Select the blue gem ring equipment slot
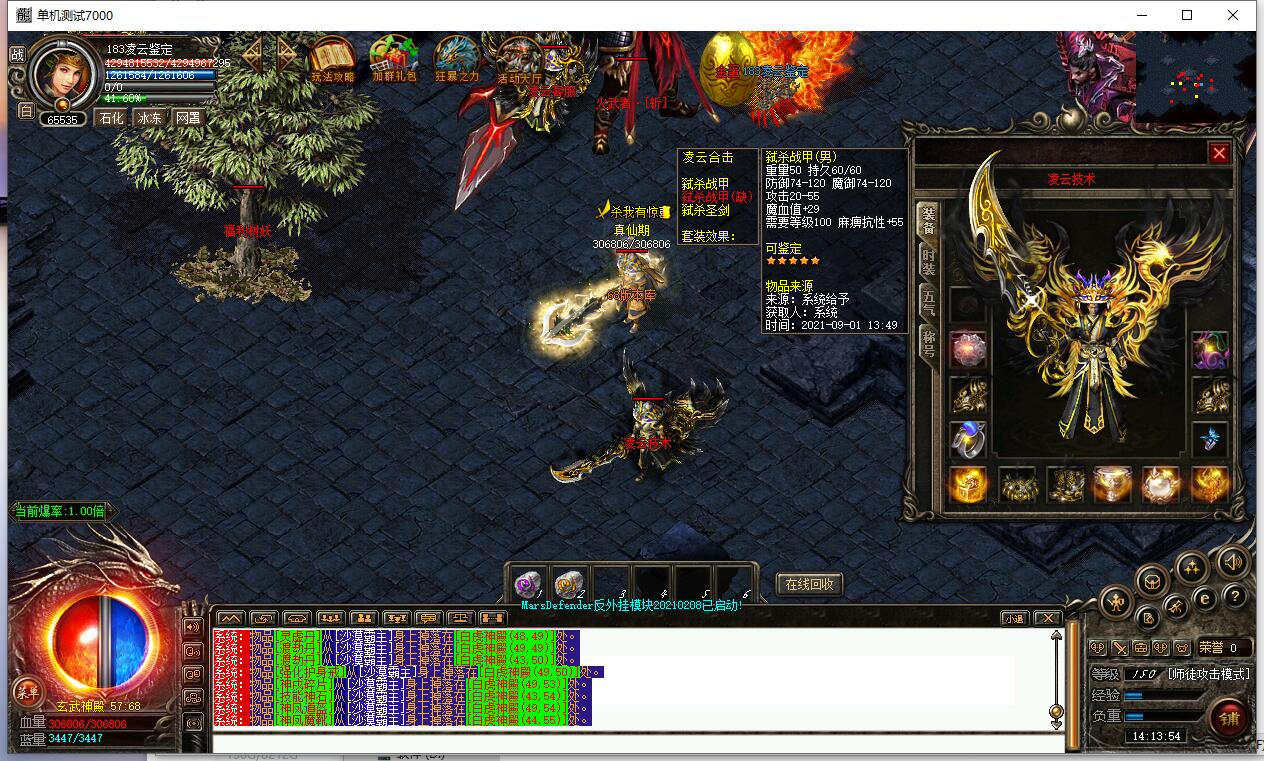Viewport: 1264px width, 761px height. tap(967, 439)
